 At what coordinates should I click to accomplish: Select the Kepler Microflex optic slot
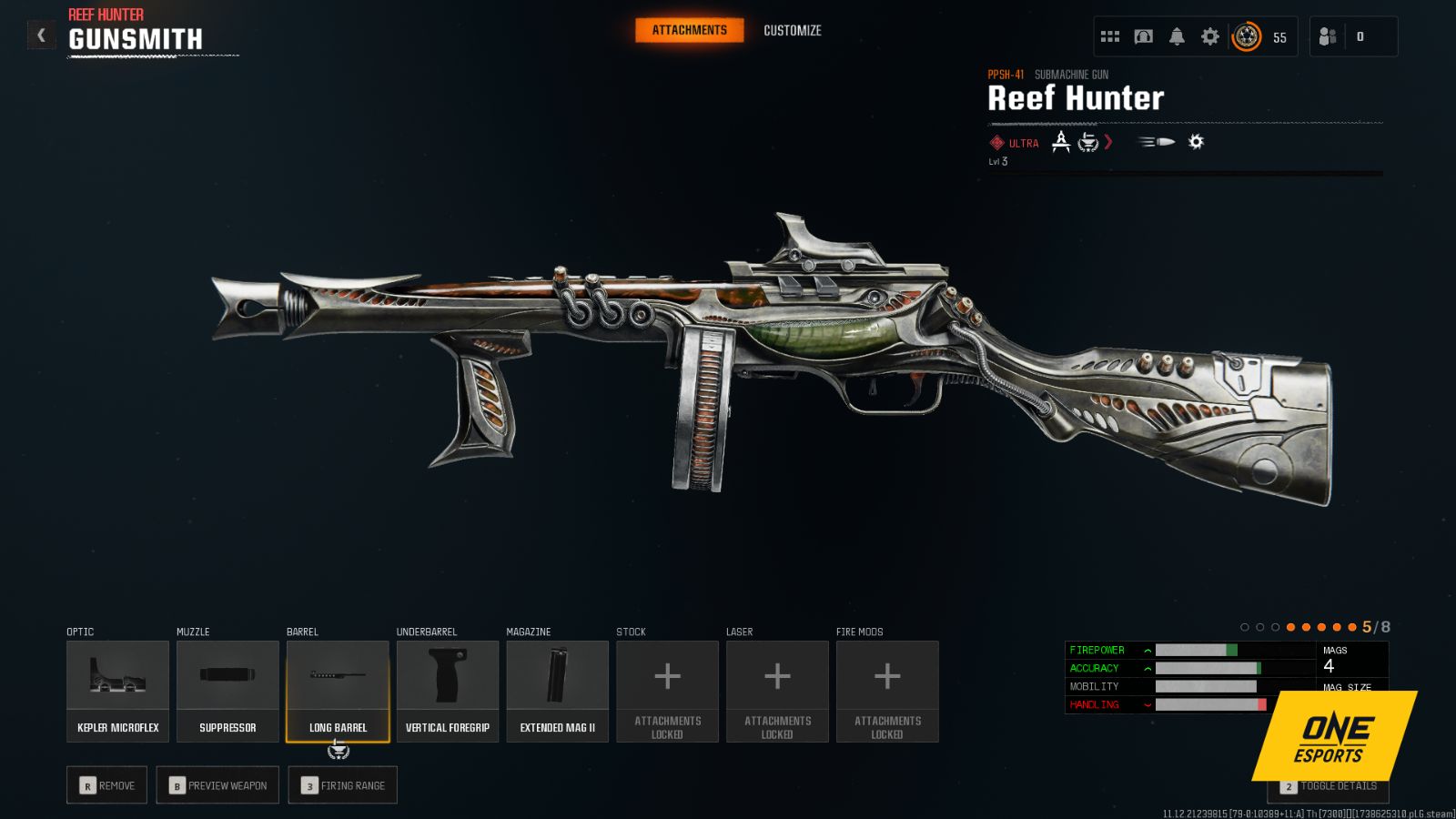point(117,690)
